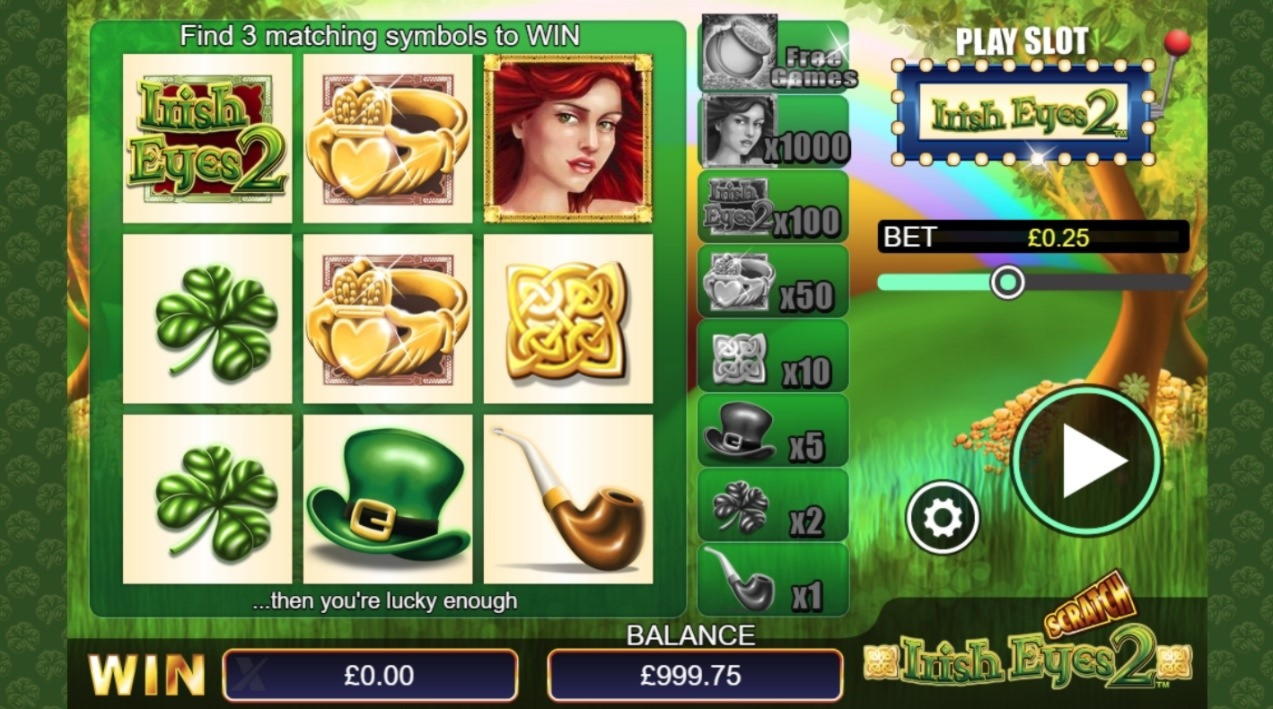The width and height of the screenshot is (1273, 709).
Task: Select the green leprechaun hat tile
Action: [x=387, y=499]
